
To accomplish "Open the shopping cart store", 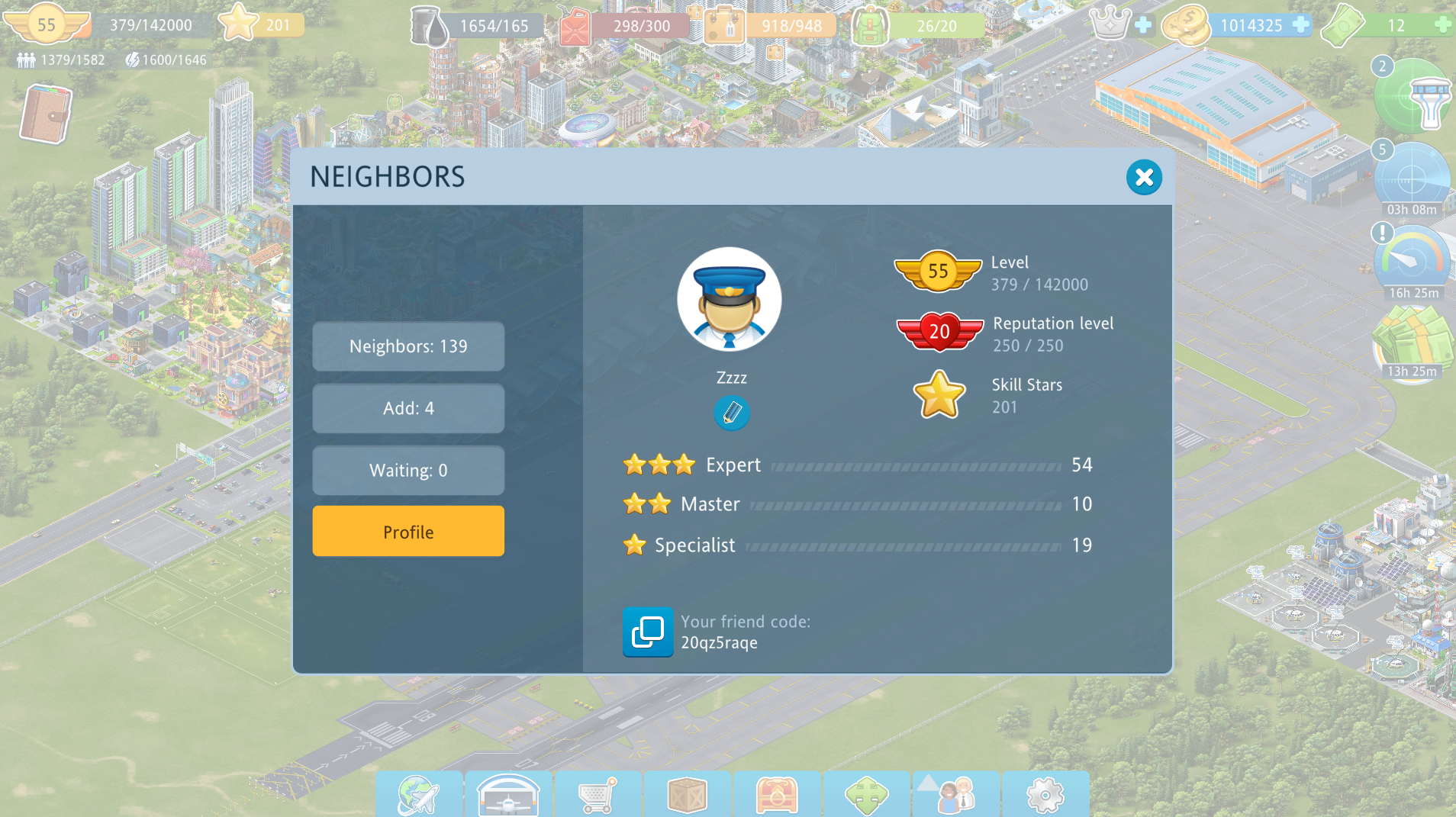I will tap(598, 795).
